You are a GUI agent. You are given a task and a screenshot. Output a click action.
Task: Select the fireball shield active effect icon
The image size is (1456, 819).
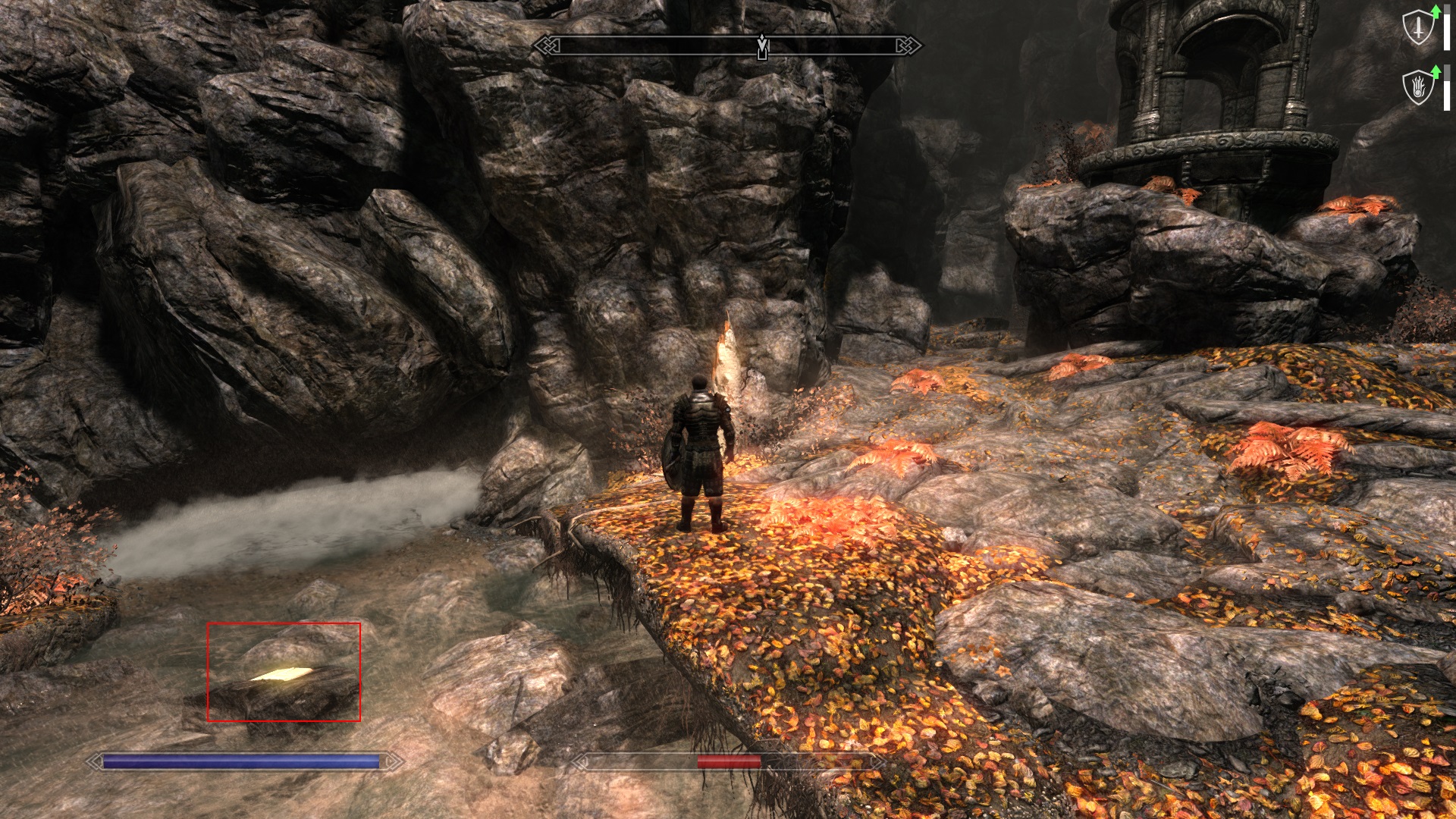click(x=1418, y=88)
